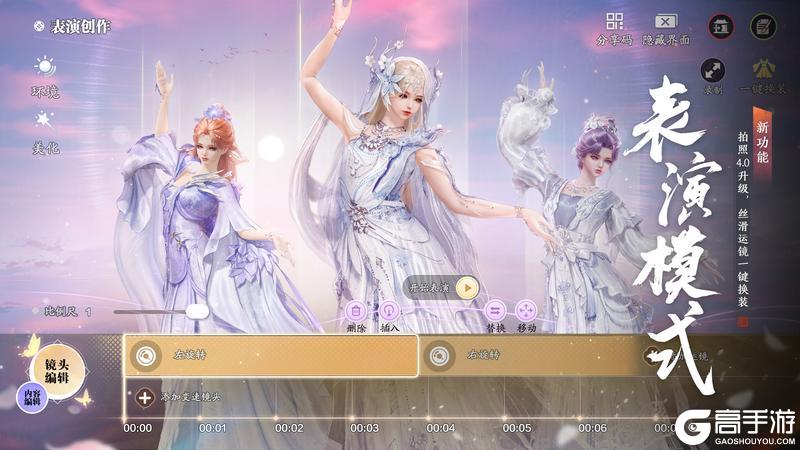Select the 右旋转 camera clip
Image resolution: width=800 pixels, height=450 pixels.
coord(530,354)
